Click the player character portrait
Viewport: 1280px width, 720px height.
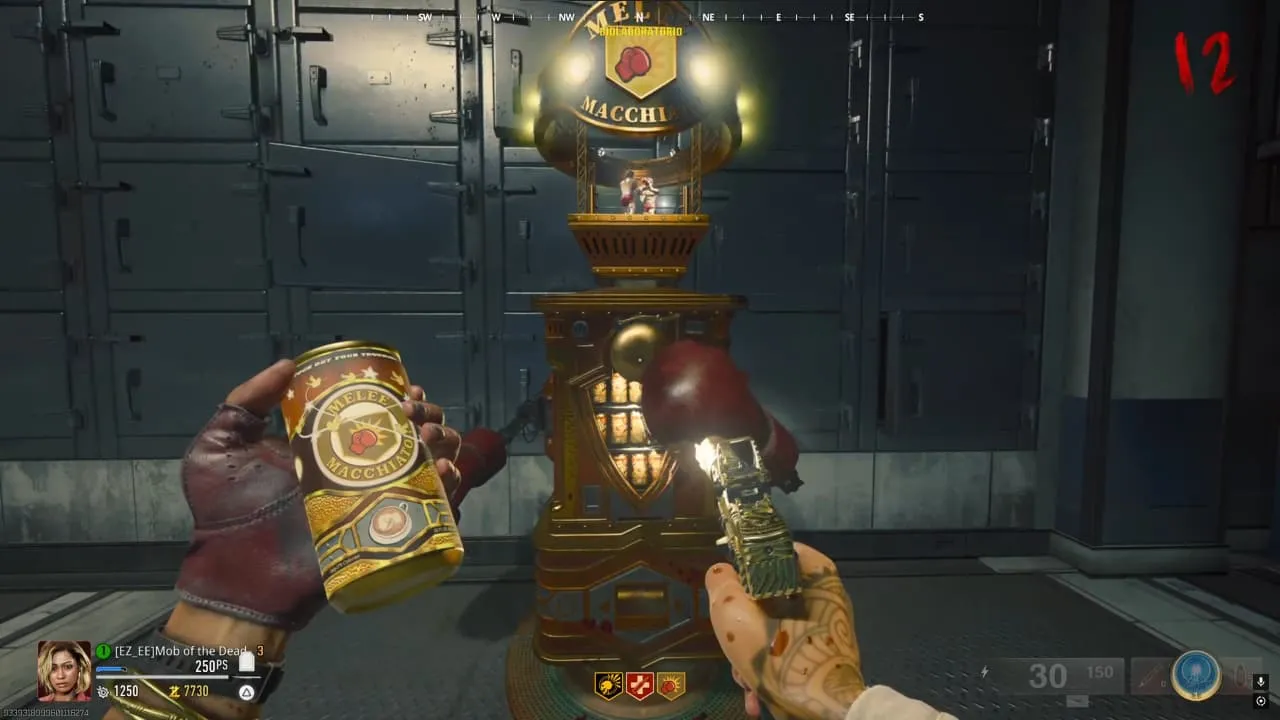(64, 670)
